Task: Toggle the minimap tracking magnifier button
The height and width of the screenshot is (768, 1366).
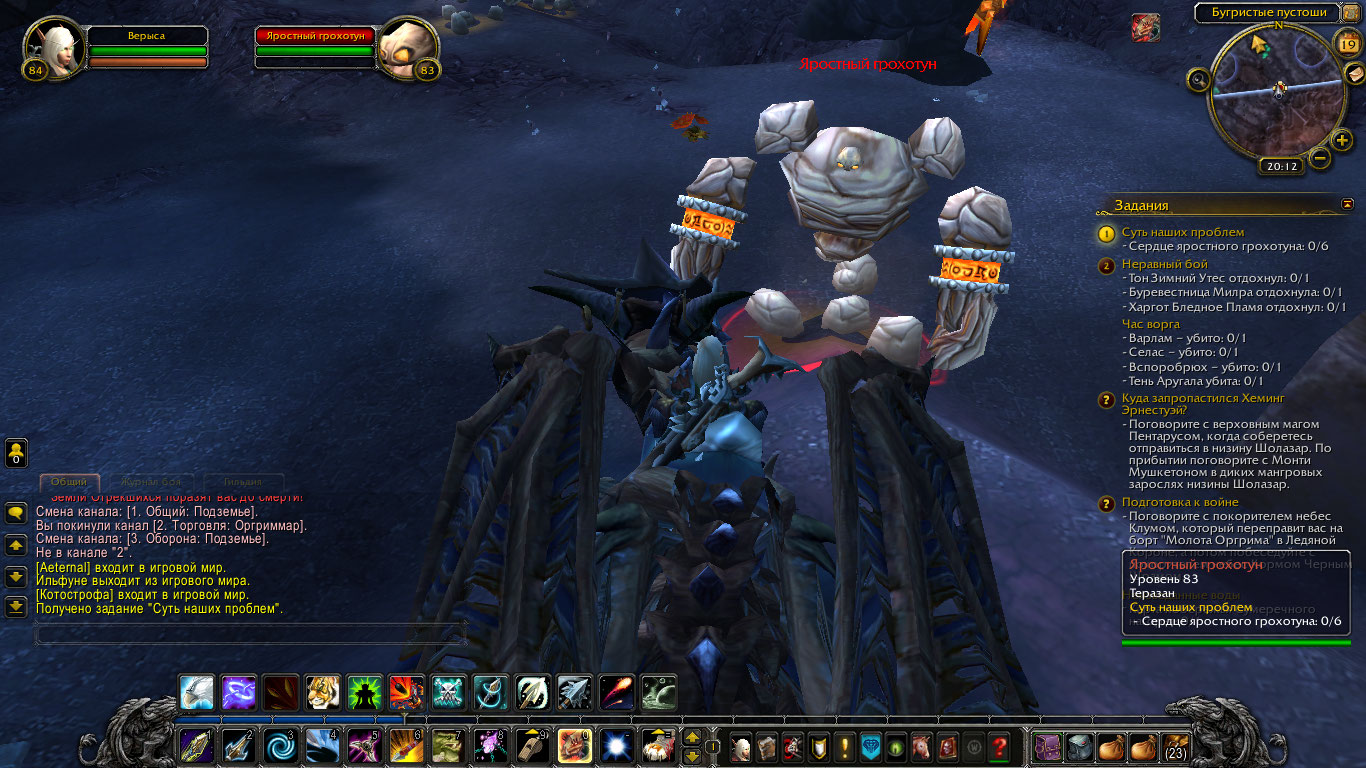Action: pyautogui.click(x=1198, y=79)
